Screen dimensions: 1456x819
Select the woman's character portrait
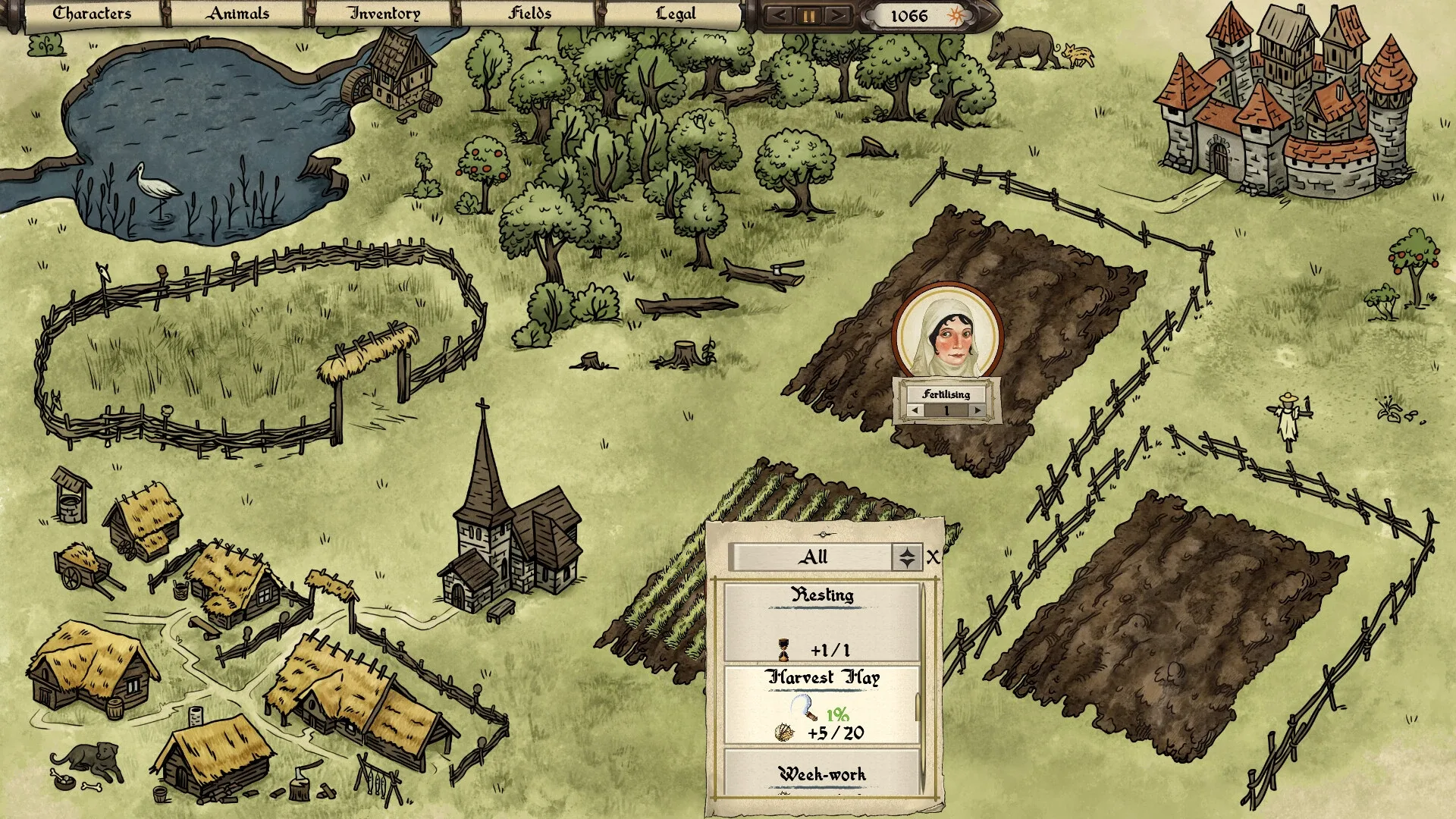click(947, 334)
